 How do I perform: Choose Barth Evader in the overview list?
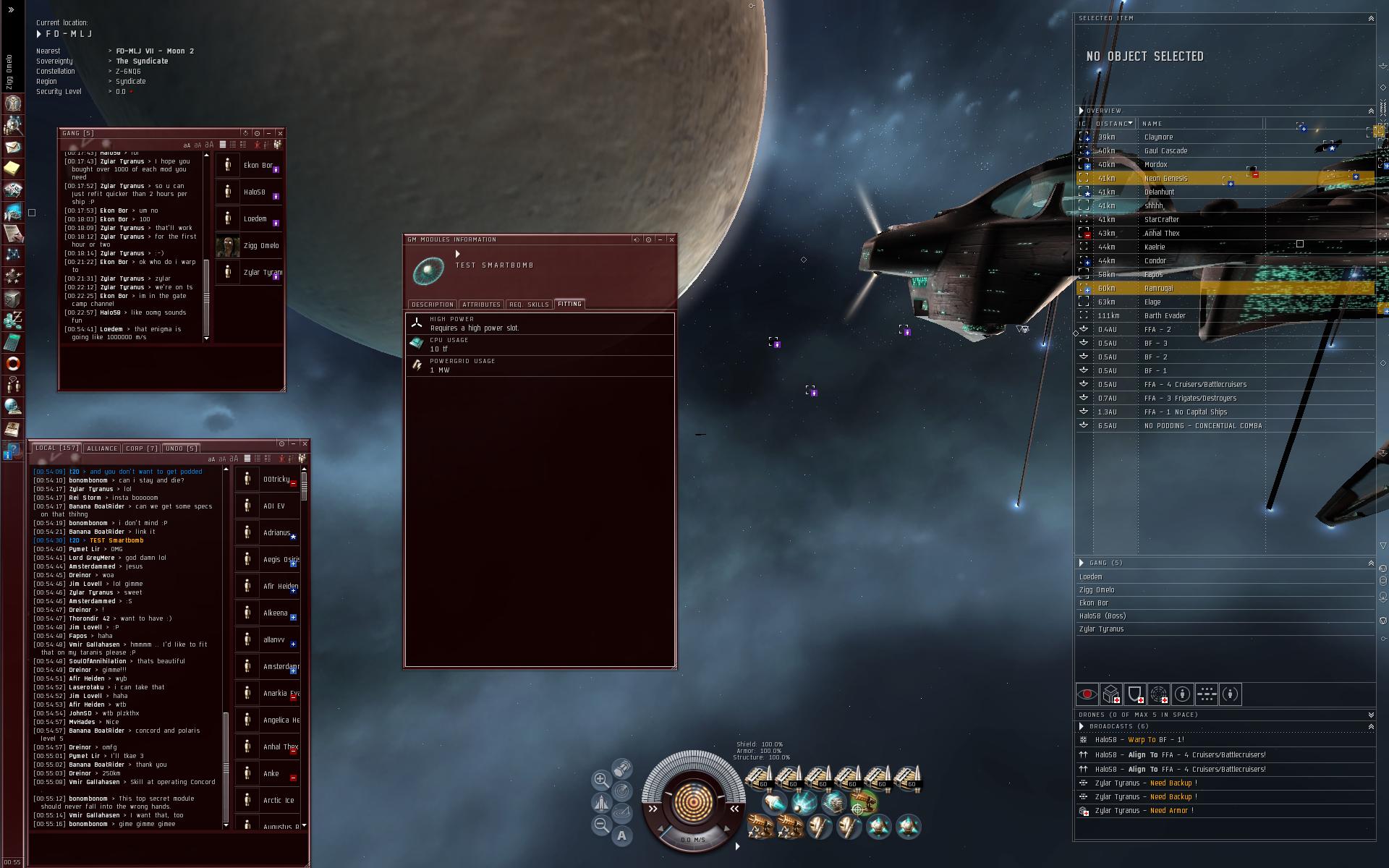[1164, 316]
